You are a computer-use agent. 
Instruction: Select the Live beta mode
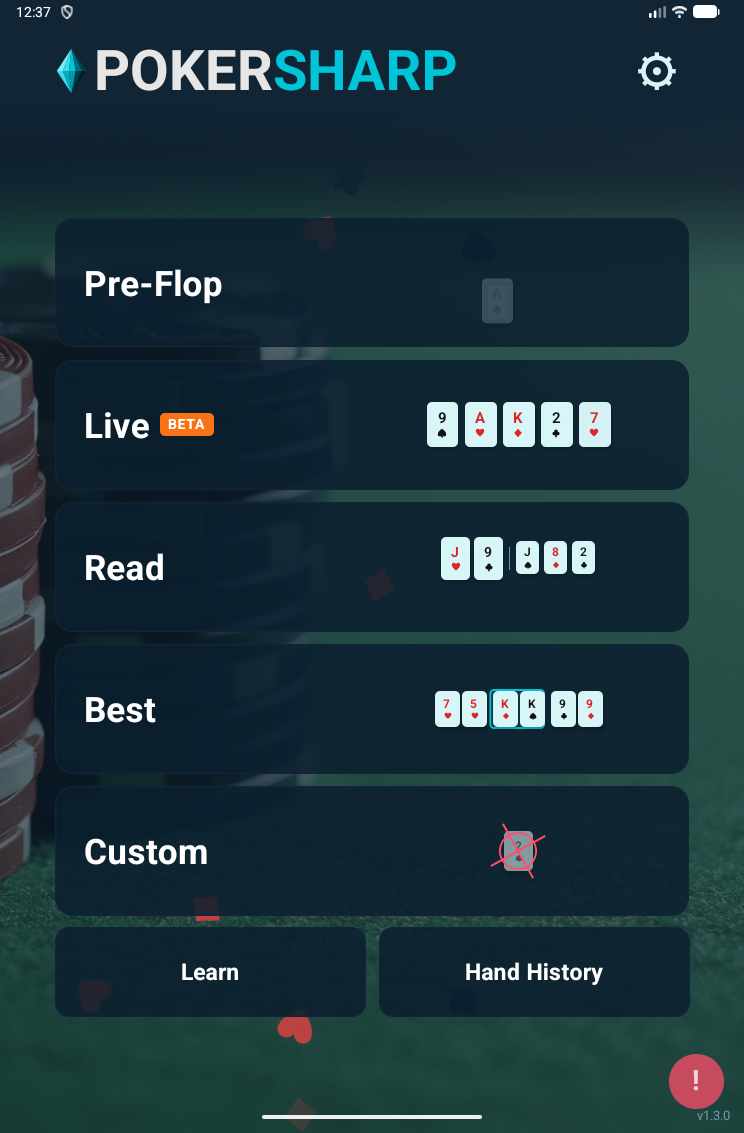pyautogui.click(x=371, y=425)
